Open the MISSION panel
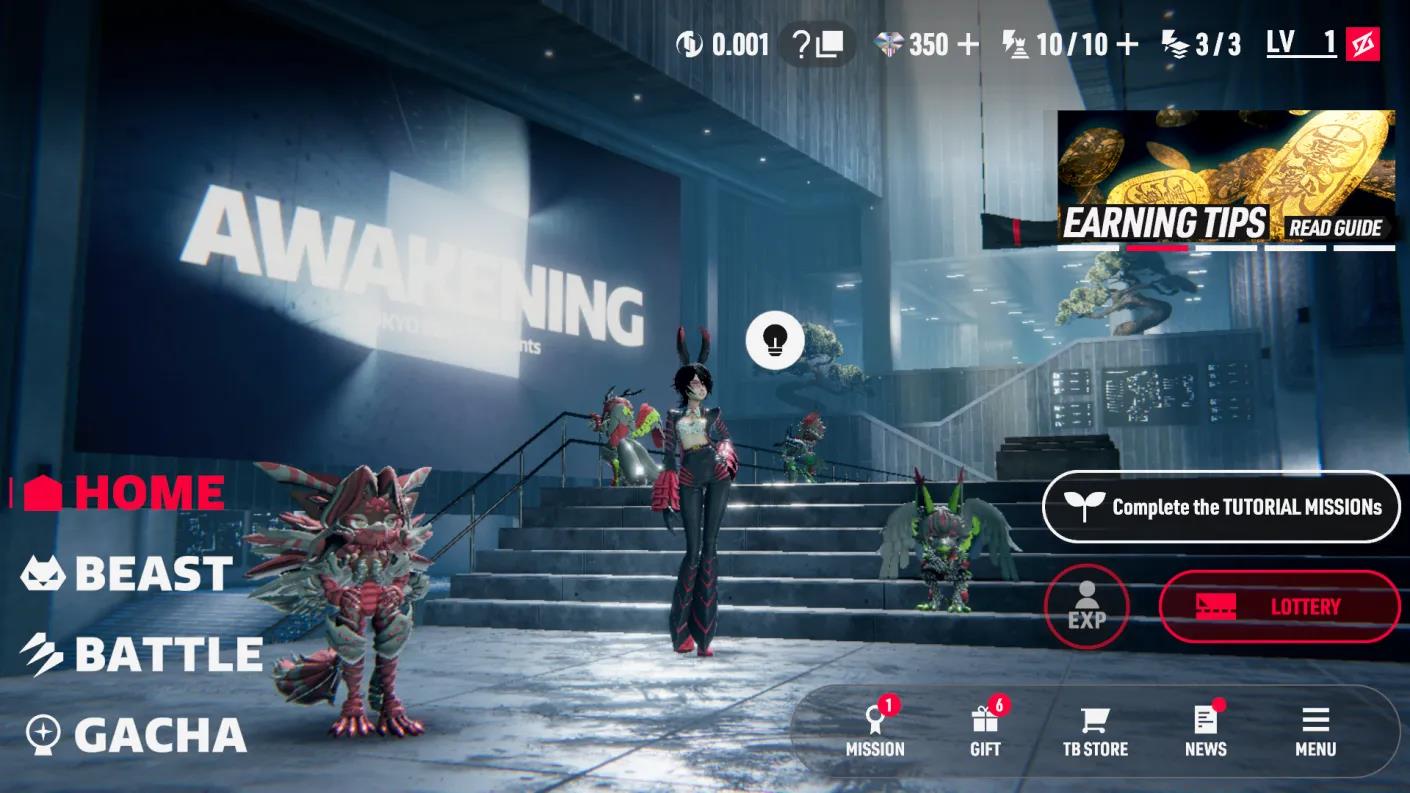The height and width of the screenshot is (793, 1410). [875, 730]
